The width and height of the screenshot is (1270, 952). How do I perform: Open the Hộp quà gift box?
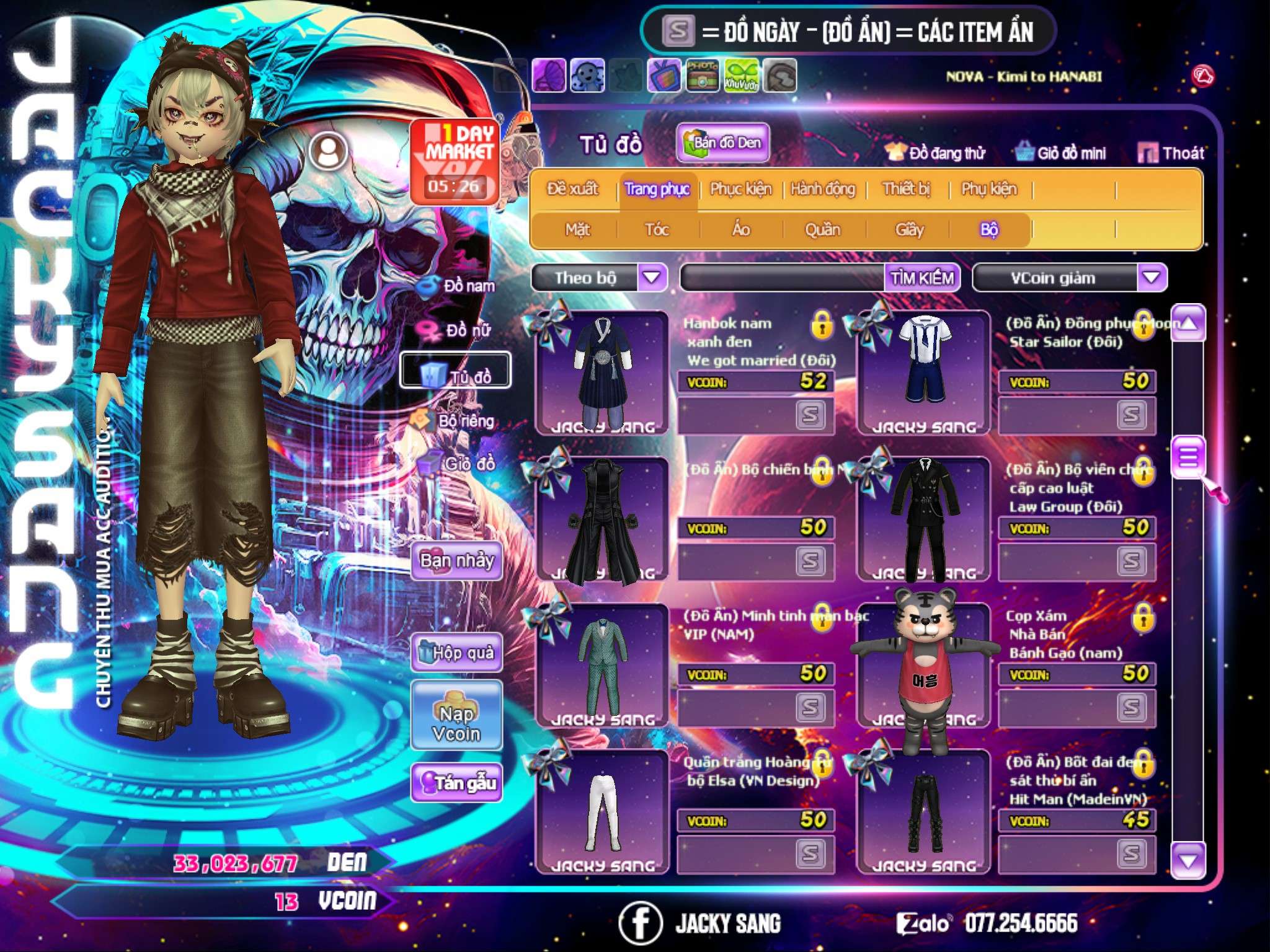click(x=457, y=652)
